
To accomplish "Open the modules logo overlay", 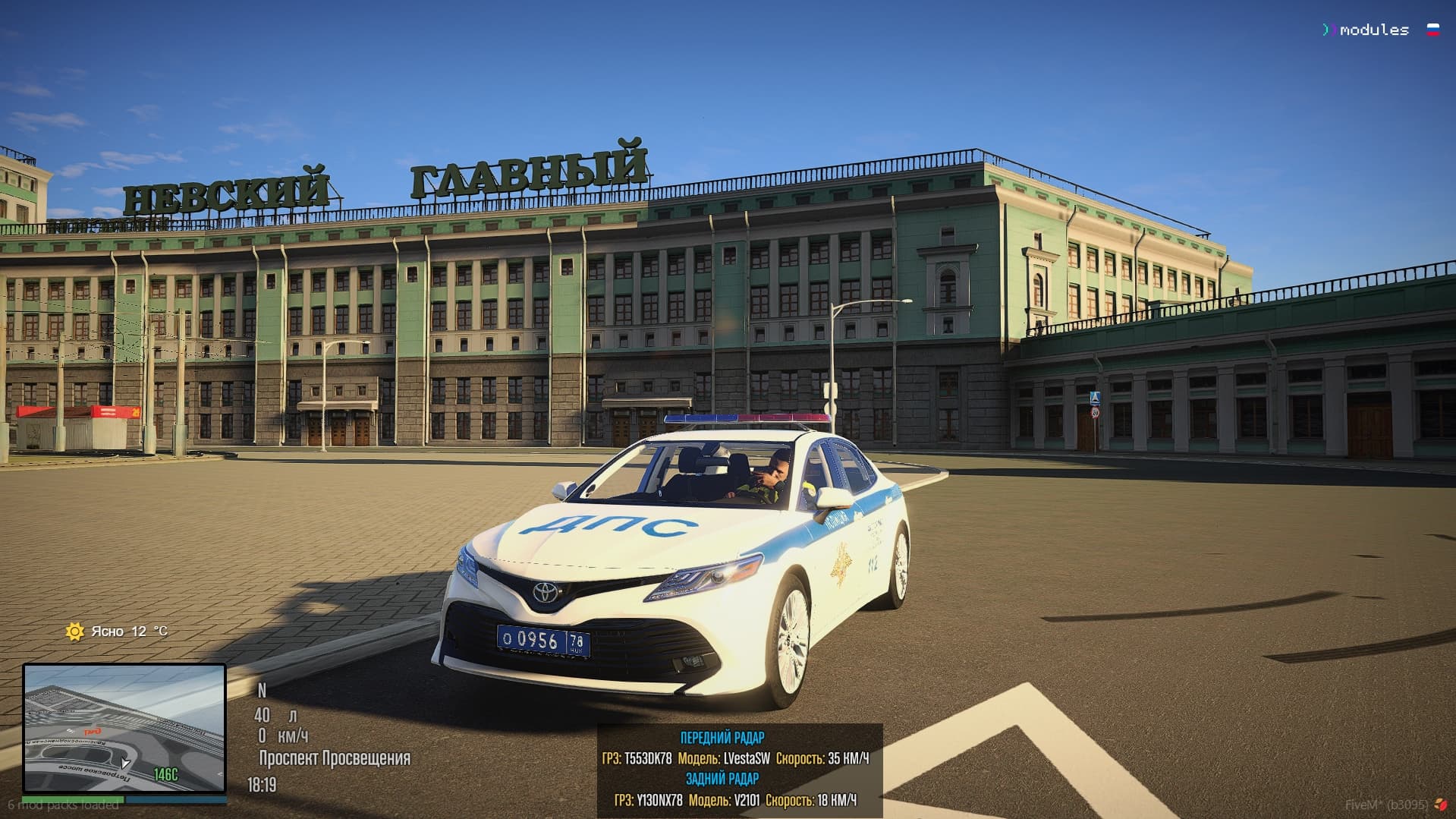I will tap(1365, 30).
